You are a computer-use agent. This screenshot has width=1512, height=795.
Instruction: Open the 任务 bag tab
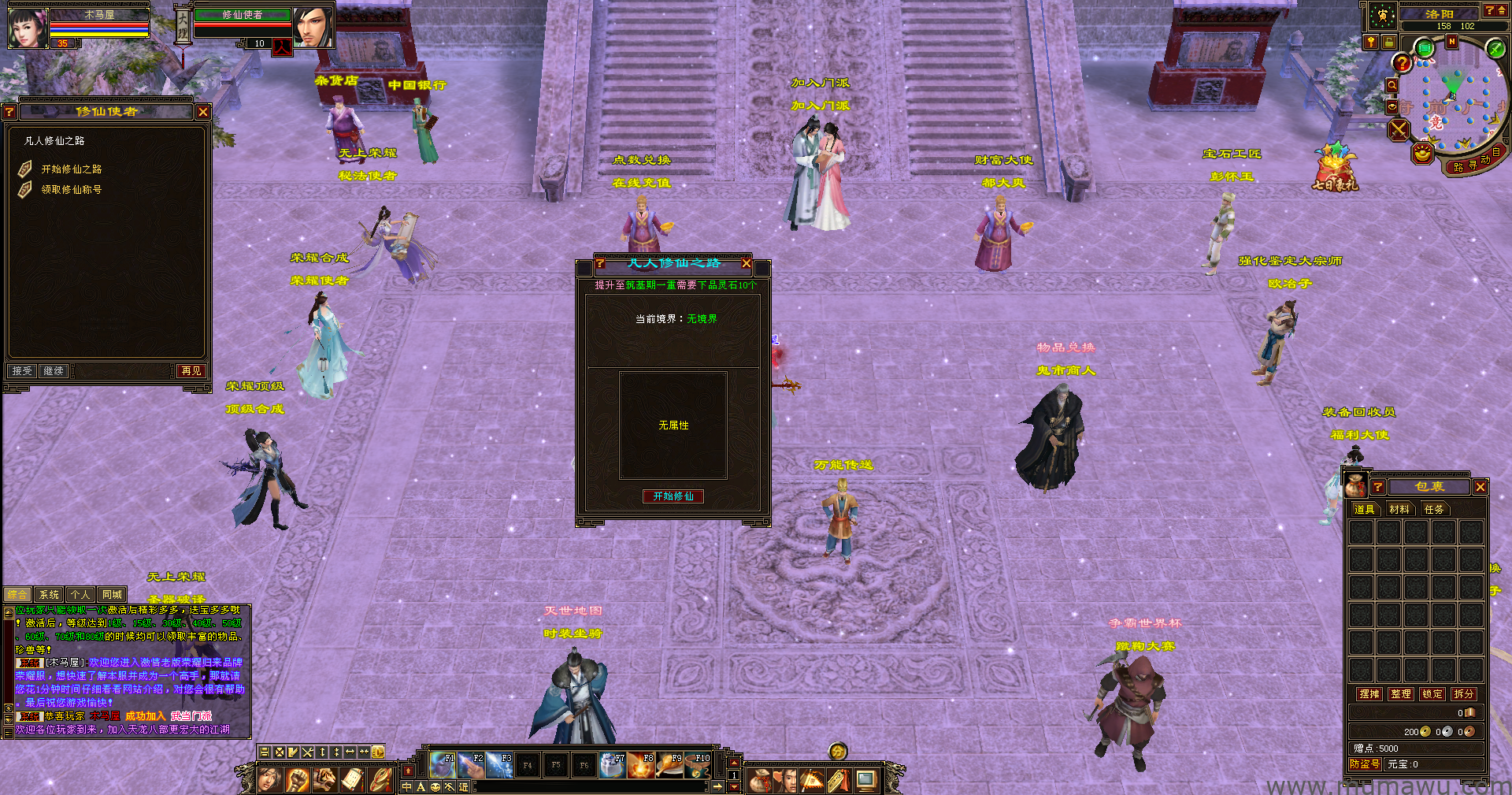1434,510
